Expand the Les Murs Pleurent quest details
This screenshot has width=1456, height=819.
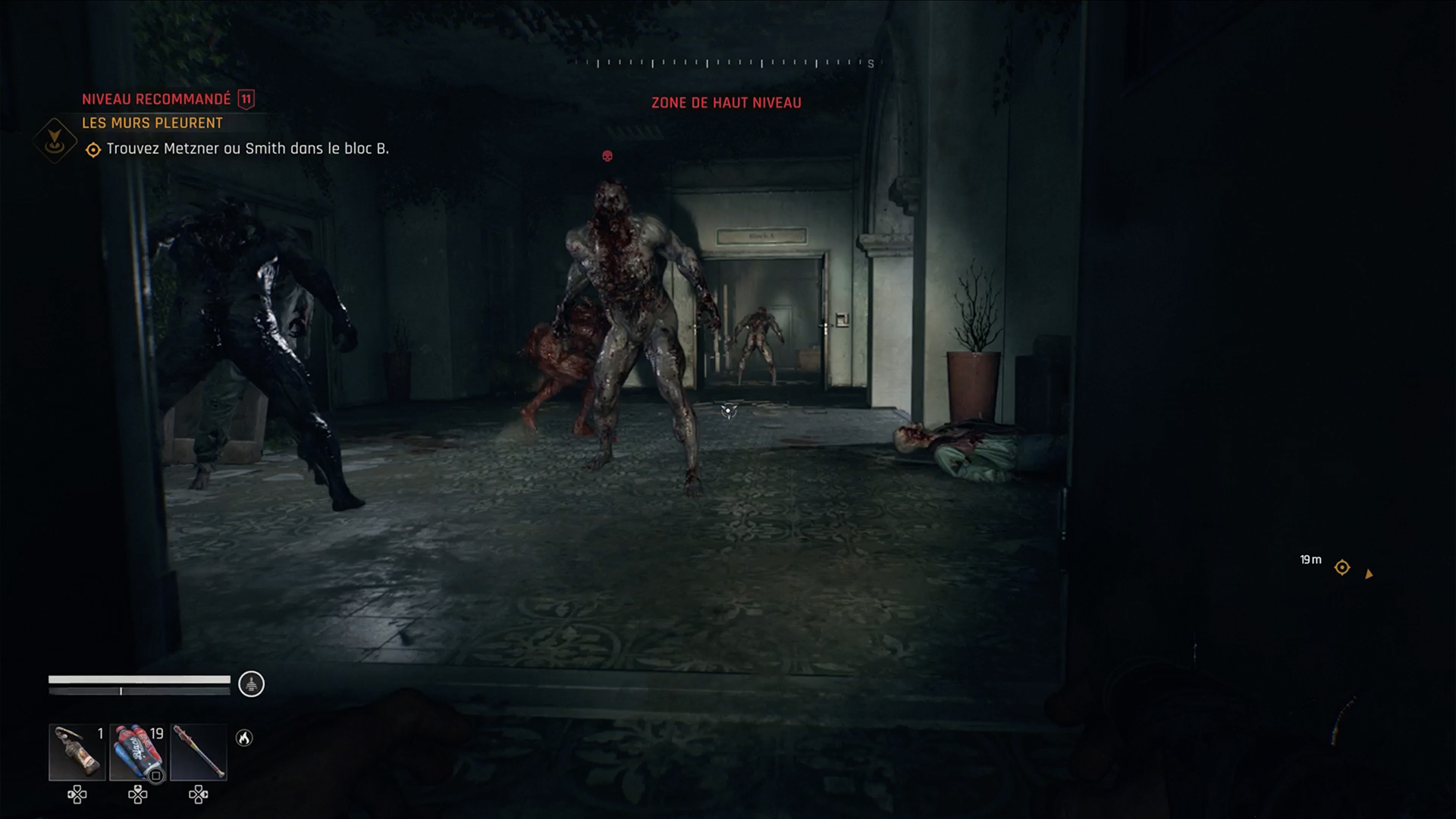152,123
